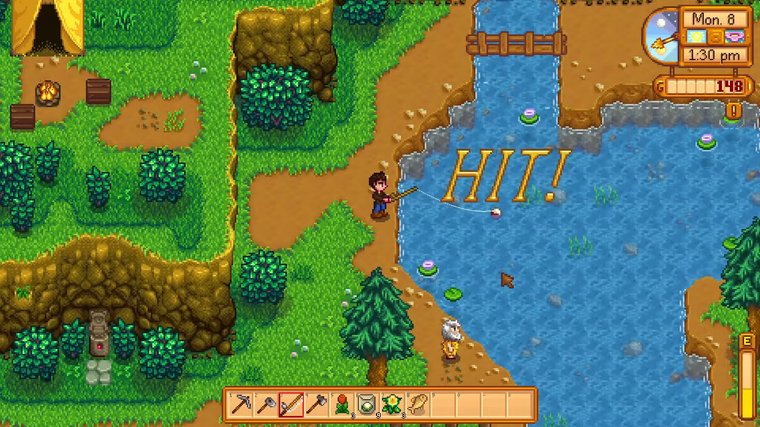Screen dimensions: 760x427
Task: Pick the seed packet slot
Action: [x=366, y=405]
